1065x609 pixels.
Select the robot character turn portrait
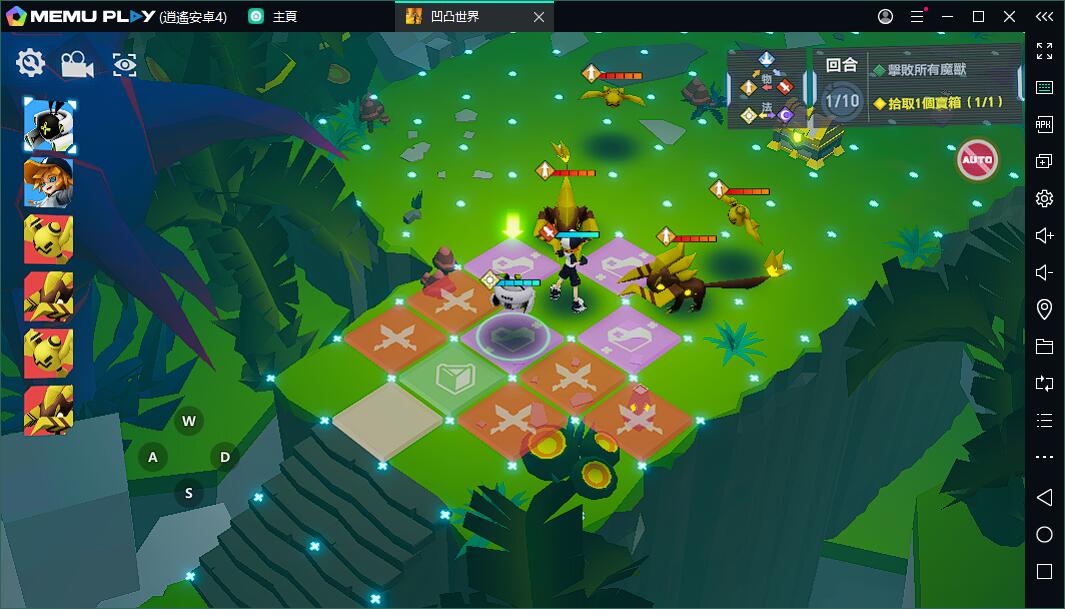click(x=50, y=126)
